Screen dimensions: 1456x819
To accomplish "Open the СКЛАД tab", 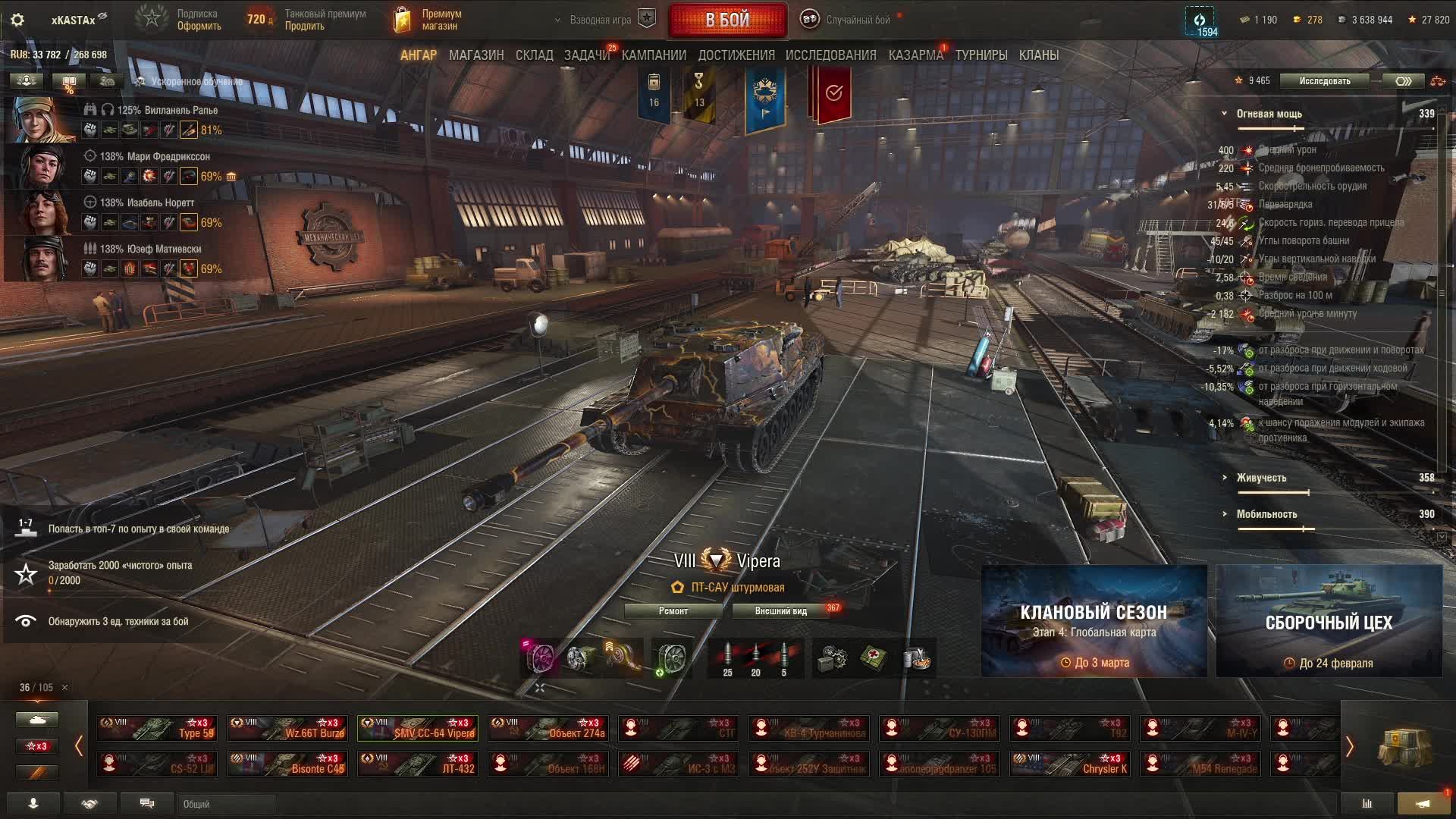I will [x=534, y=55].
